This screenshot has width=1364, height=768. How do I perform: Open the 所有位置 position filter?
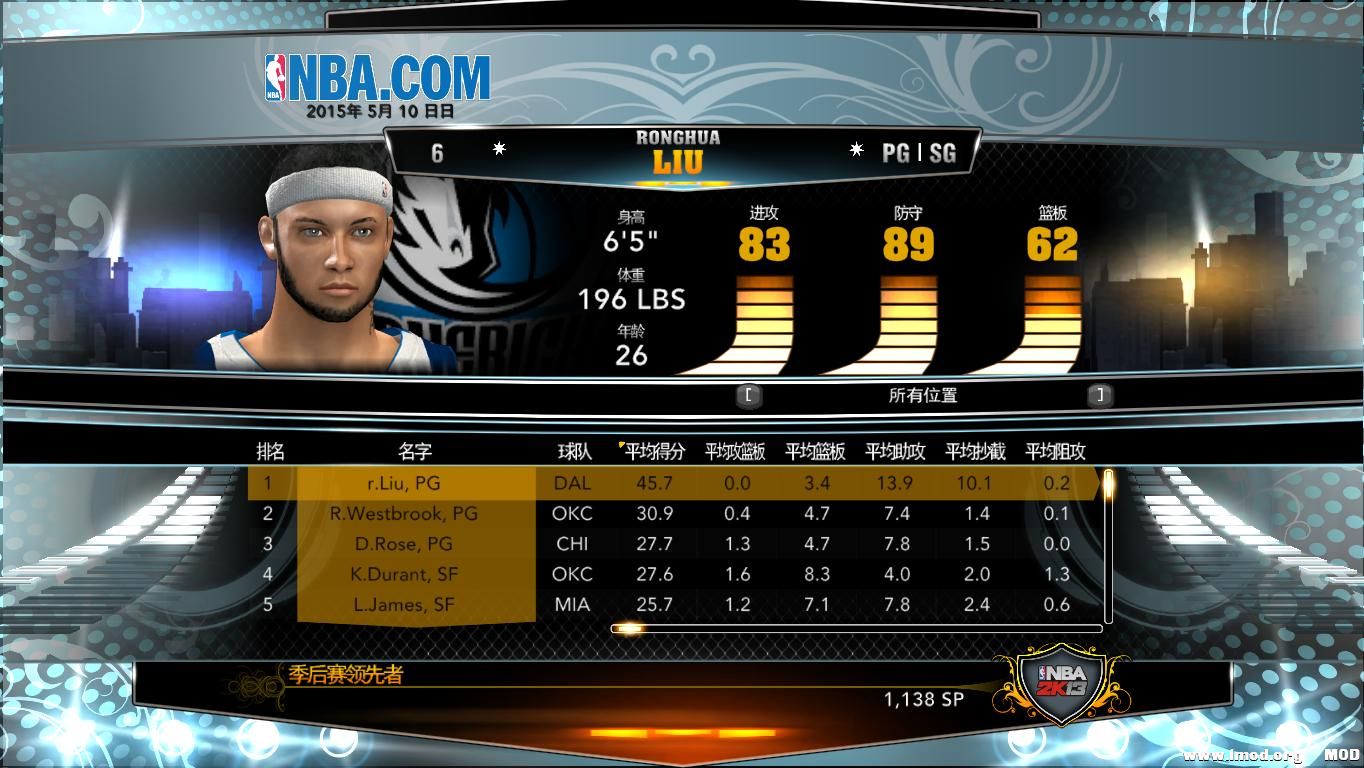[x=923, y=395]
